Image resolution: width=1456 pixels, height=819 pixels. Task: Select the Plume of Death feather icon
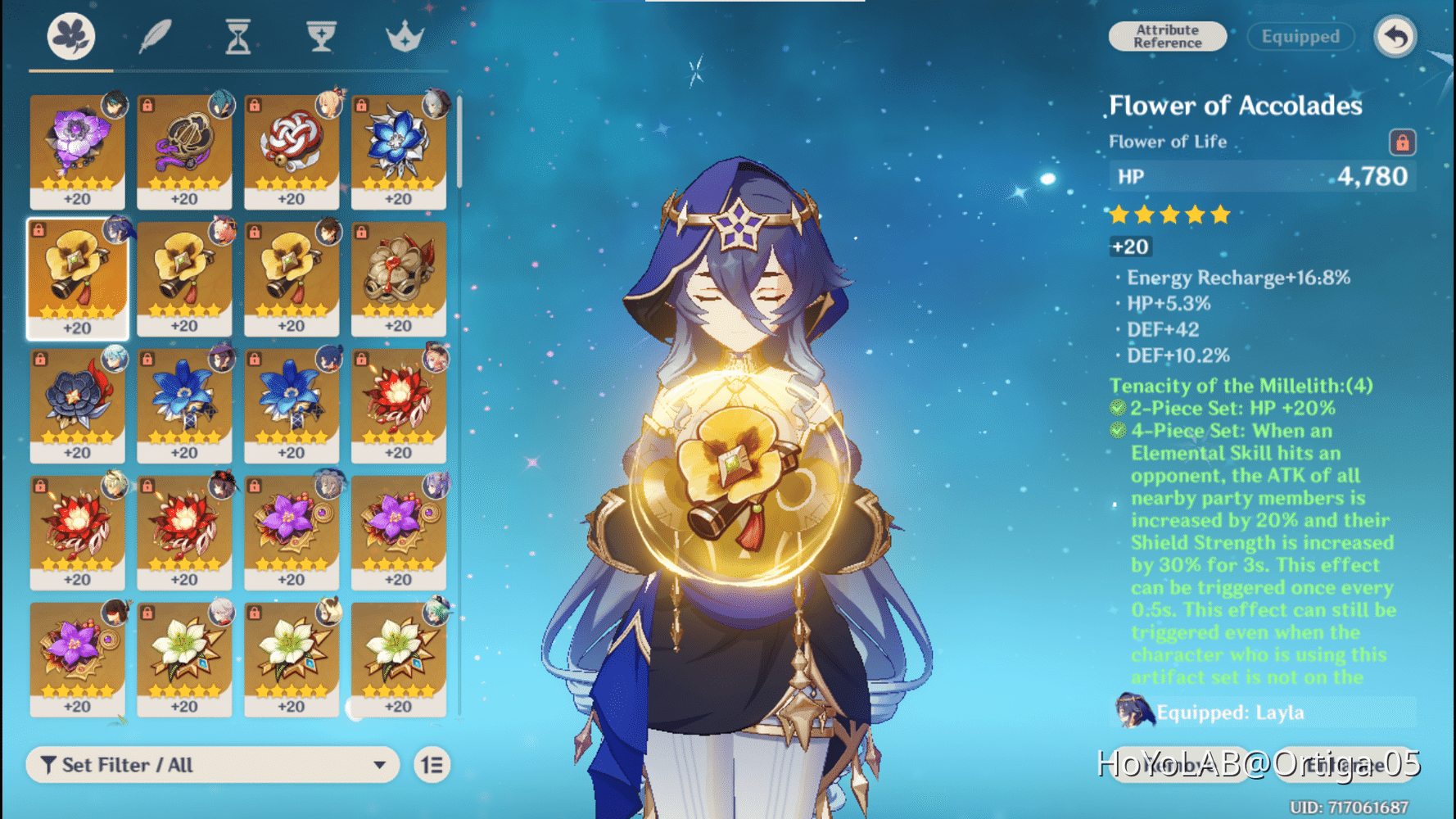[x=156, y=36]
